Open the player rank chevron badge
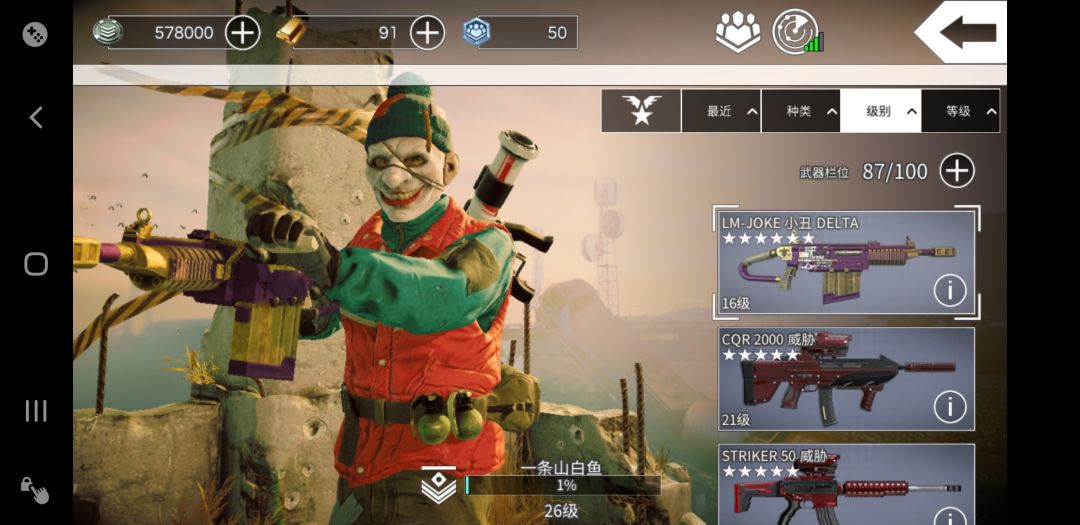1080x525 pixels. coord(439,485)
